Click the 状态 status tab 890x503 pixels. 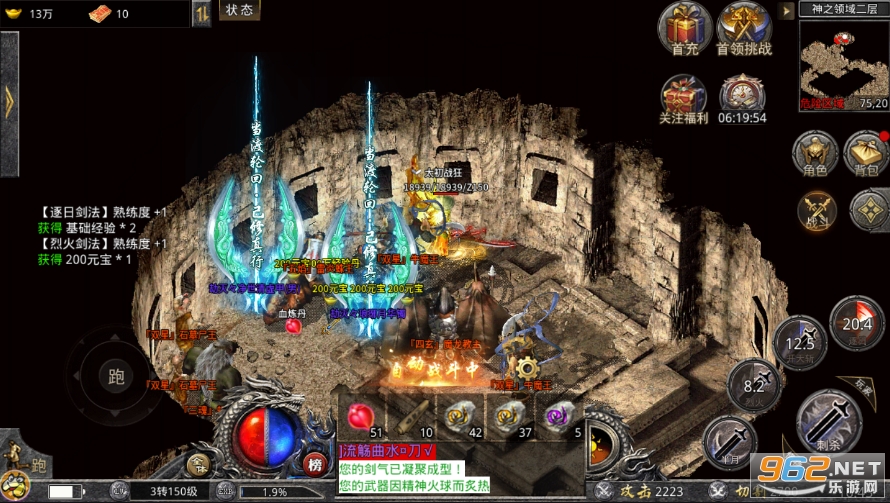point(239,10)
